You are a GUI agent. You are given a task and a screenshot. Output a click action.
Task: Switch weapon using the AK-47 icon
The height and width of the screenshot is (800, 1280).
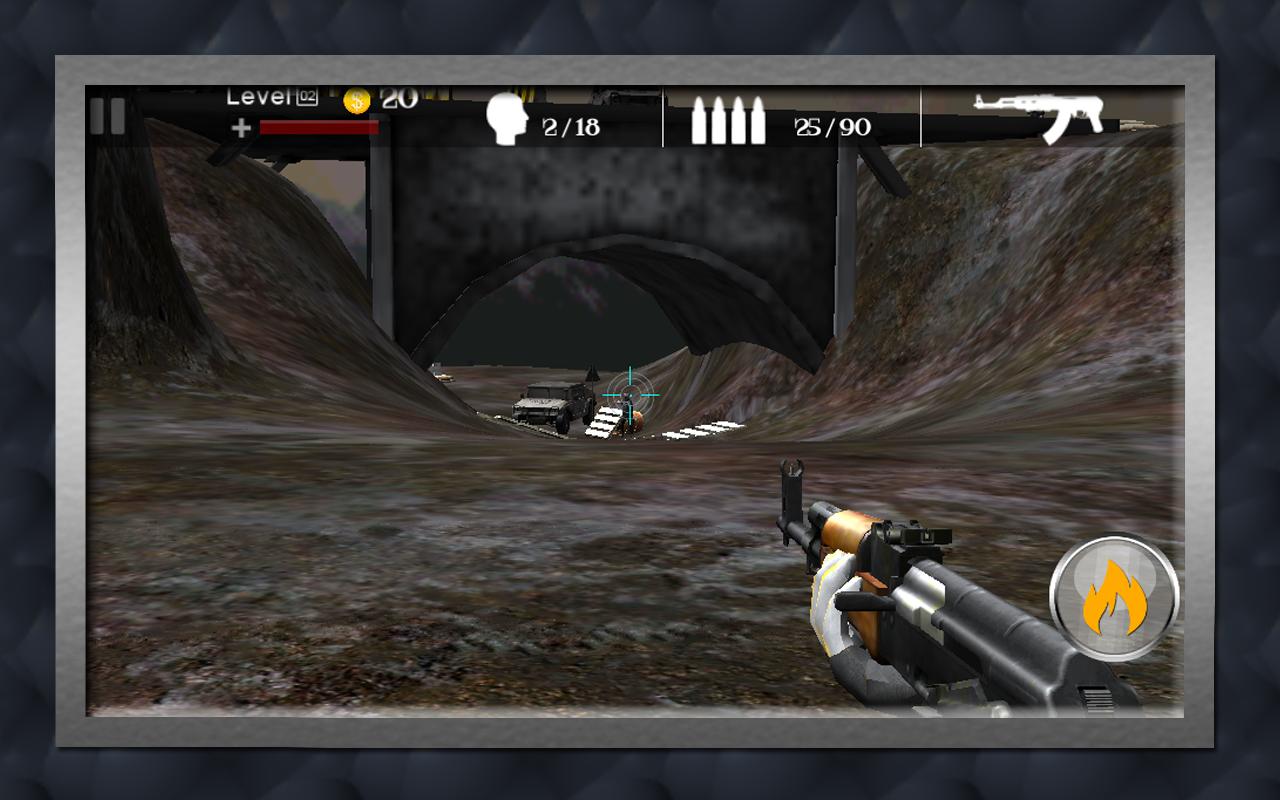tap(1039, 117)
